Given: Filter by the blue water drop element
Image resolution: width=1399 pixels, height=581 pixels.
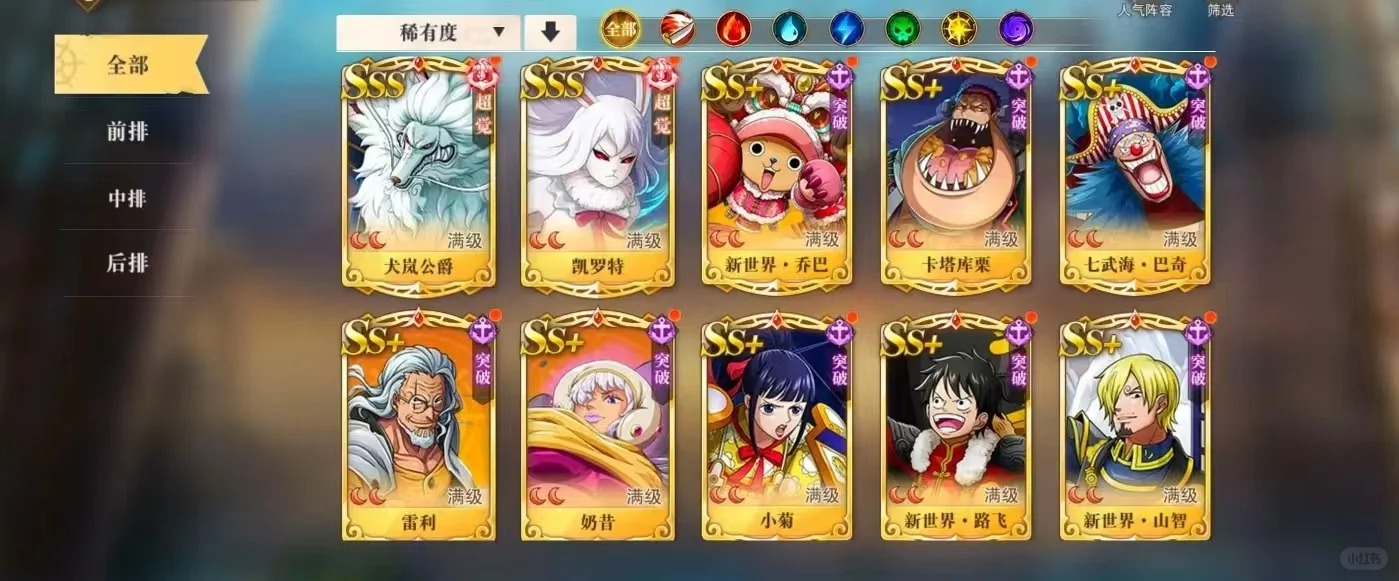Looking at the screenshot, I should click(x=790, y=30).
